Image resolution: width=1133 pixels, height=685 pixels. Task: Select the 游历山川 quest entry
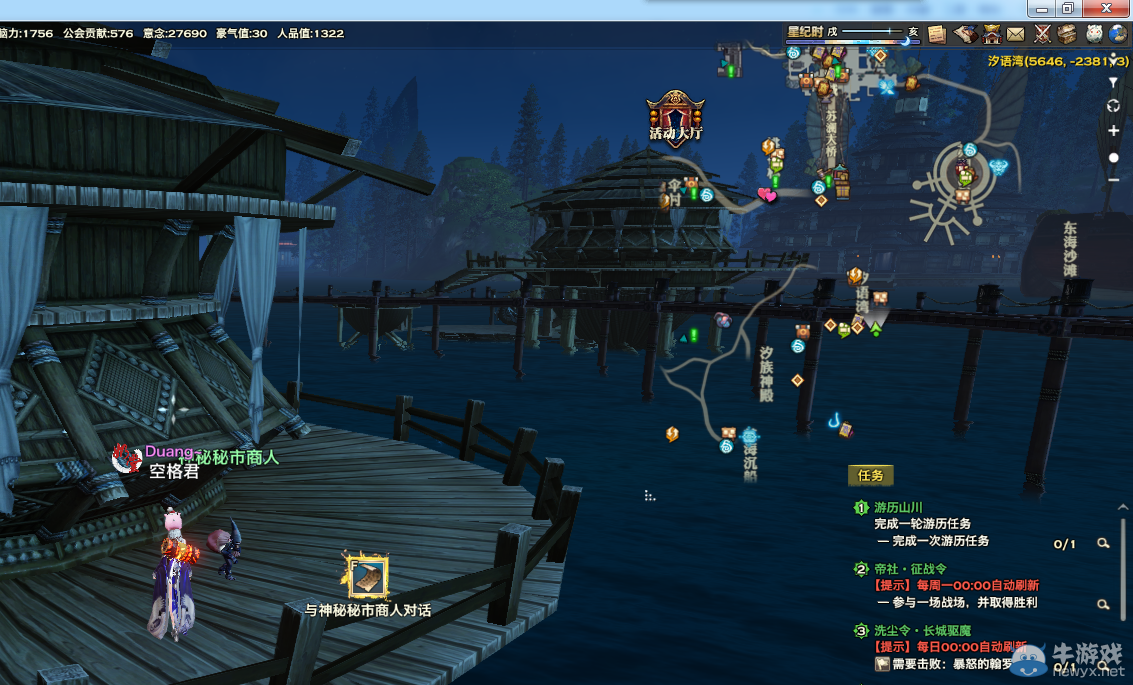click(897, 508)
